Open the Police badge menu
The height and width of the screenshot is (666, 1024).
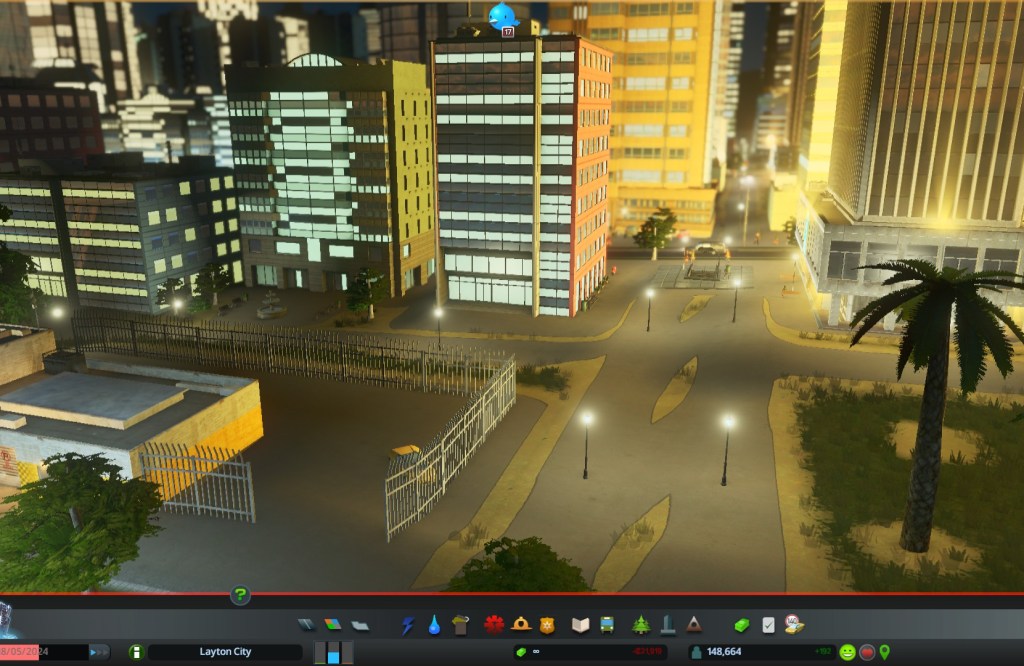546,625
